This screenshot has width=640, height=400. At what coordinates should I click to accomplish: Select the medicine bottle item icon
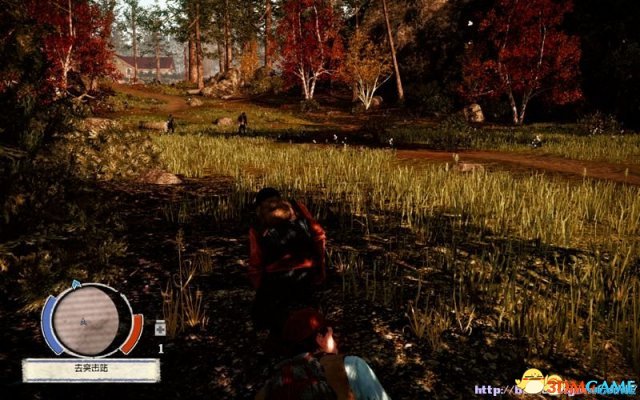[159, 328]
